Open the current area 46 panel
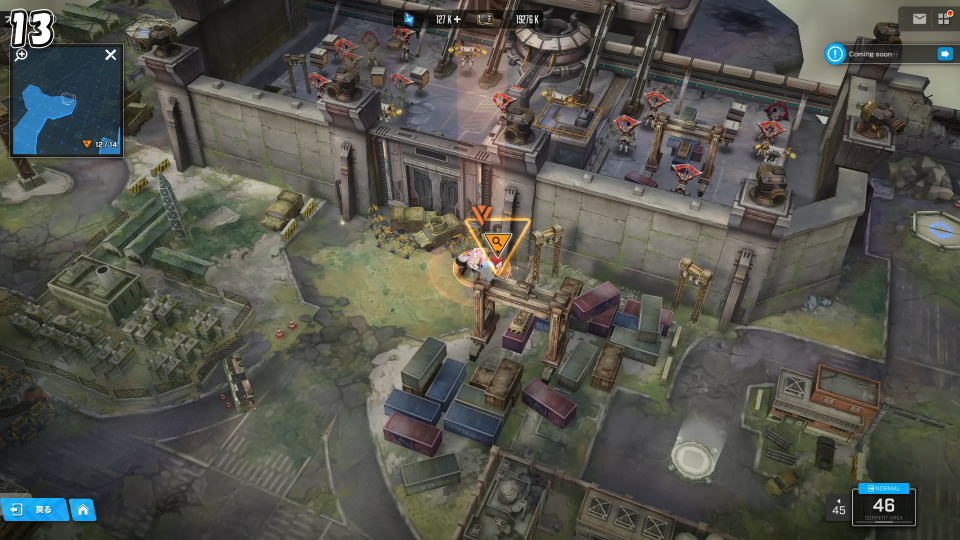Screen dimensions: 960x540 (x=883, y=509)
